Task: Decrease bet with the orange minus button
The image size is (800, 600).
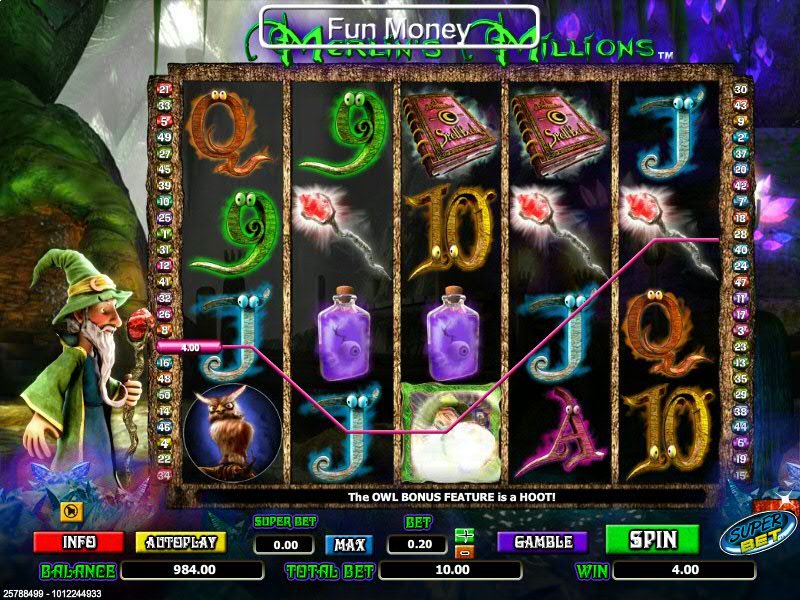Action: (x=464, y=551)
